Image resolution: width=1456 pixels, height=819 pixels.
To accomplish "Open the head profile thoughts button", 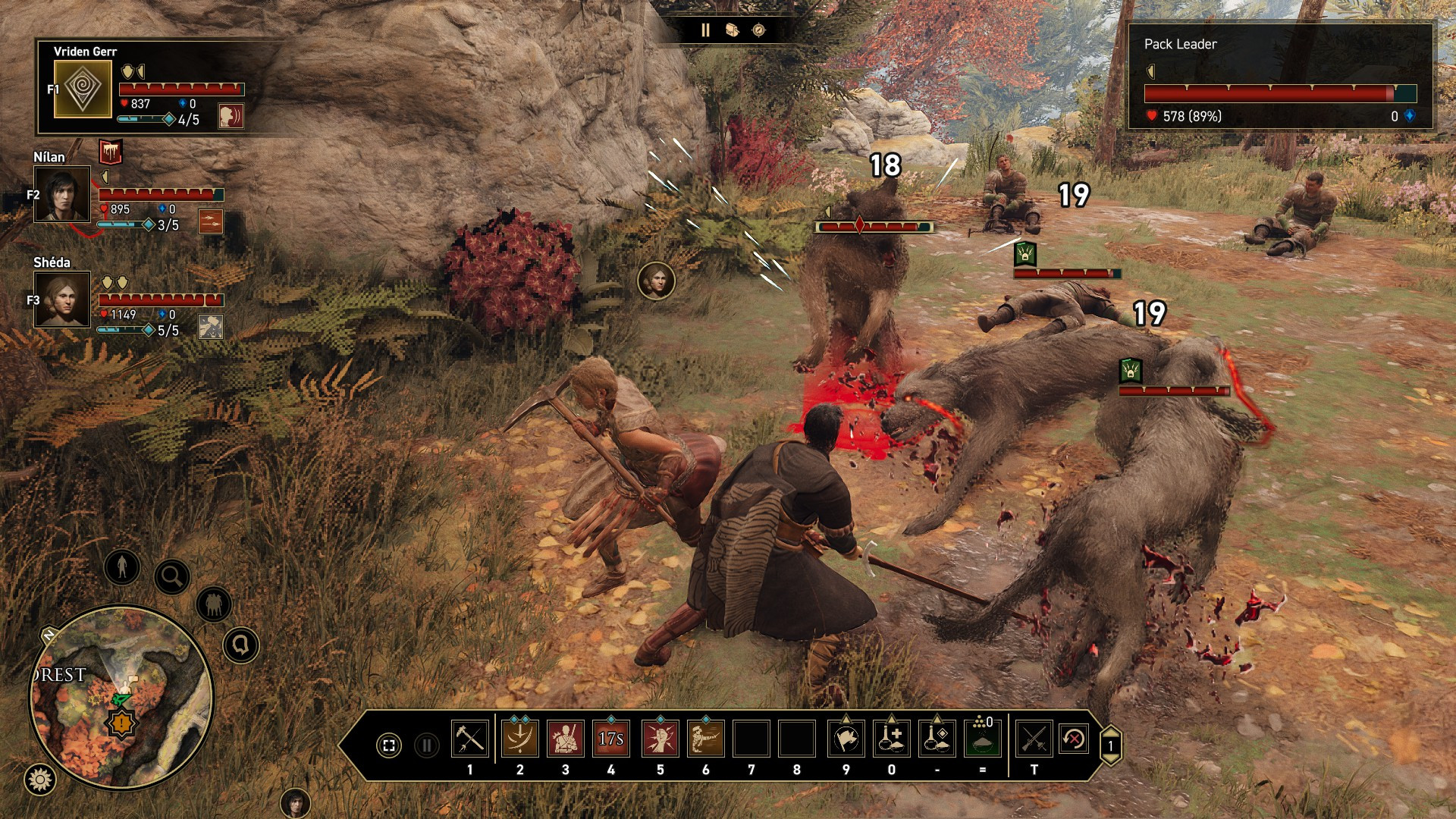I will coord(241,645).
